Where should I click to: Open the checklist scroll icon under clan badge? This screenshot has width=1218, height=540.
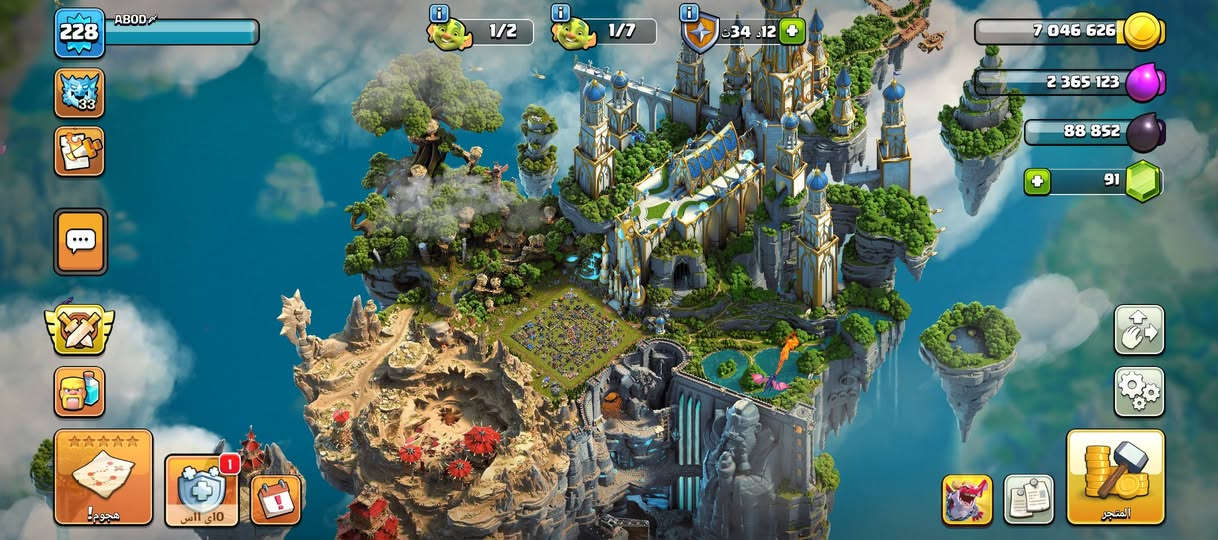coord(79,151)
